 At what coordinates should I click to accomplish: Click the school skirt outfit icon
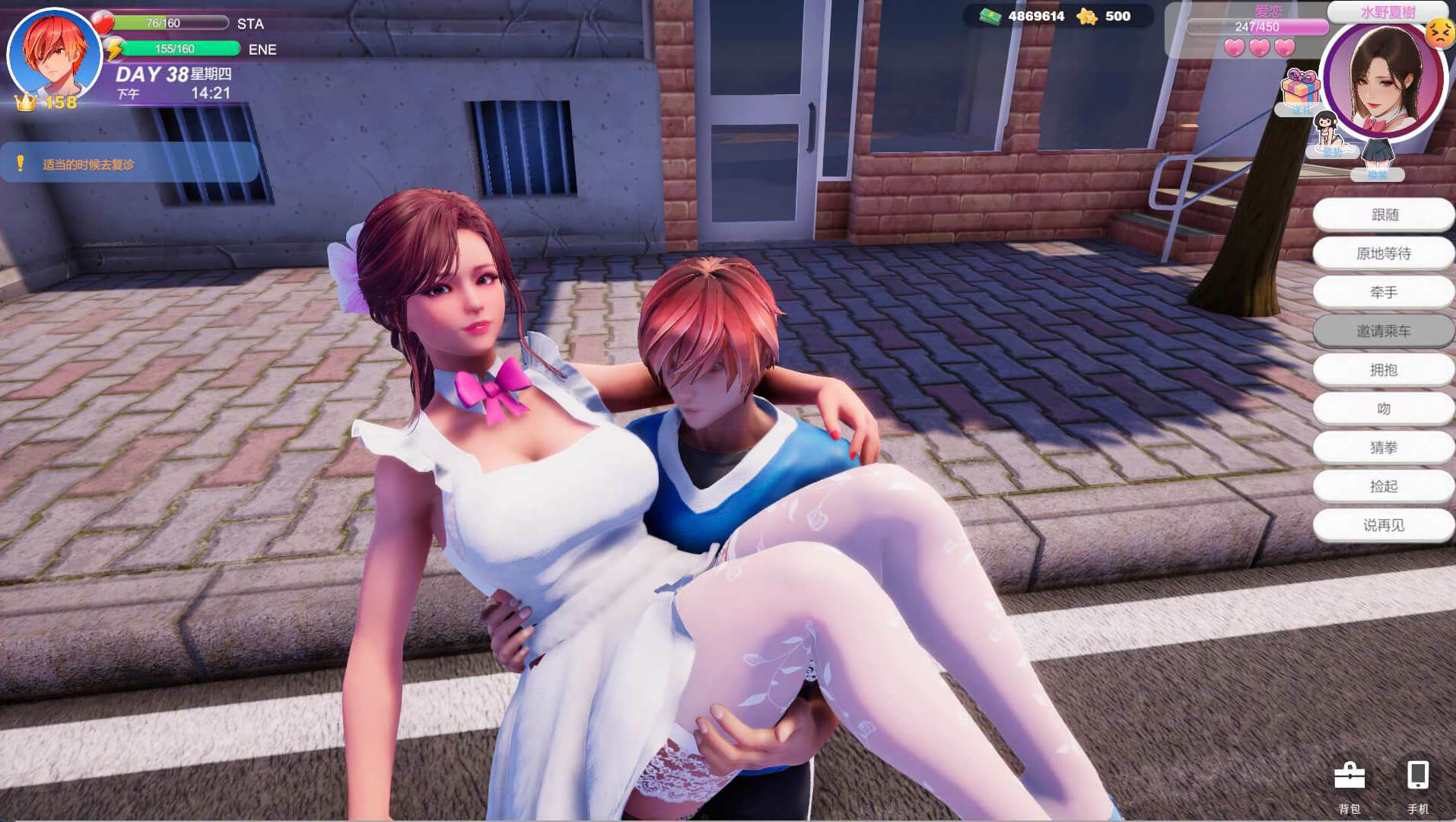1377,158
